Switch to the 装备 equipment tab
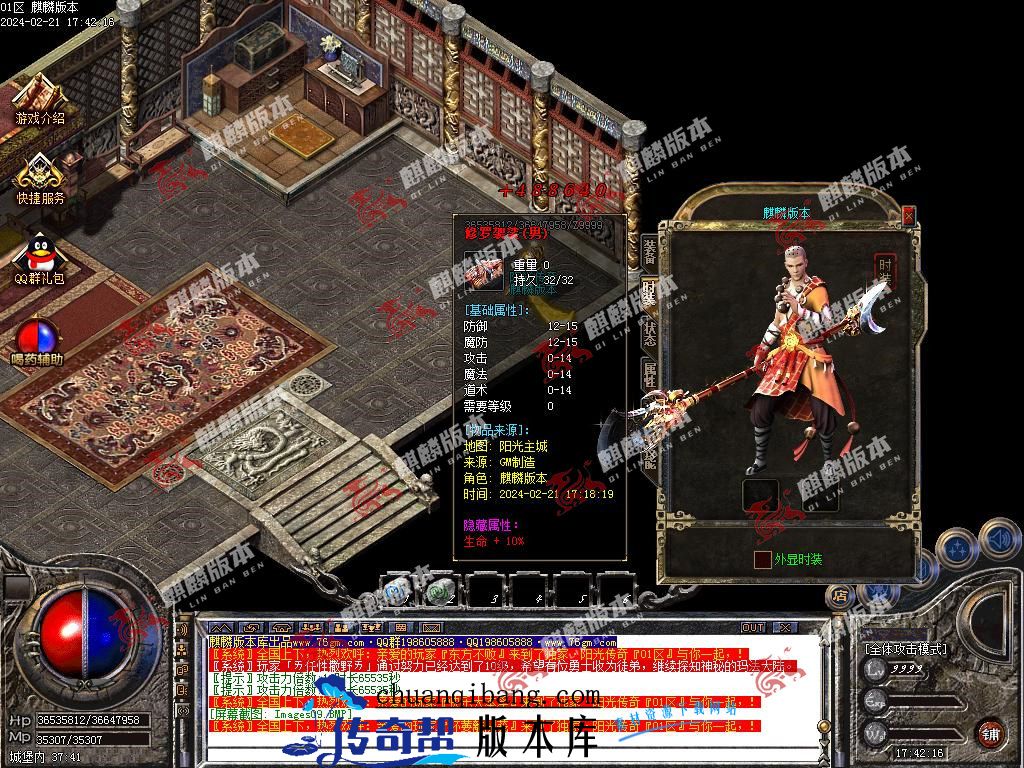This screenshot has height=768, width=1024. [649, 250]
